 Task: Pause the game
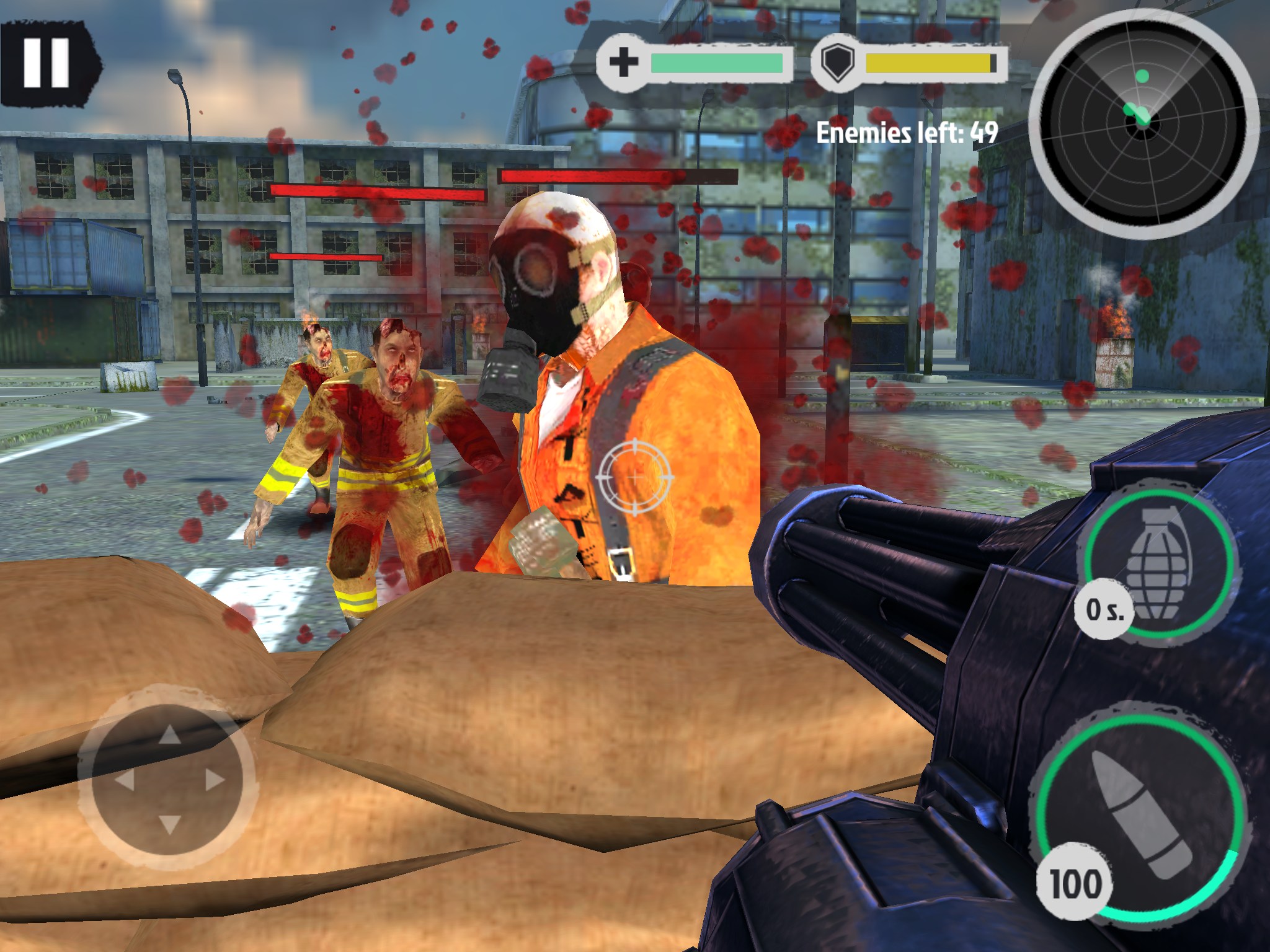pyautogui.click(x=47, y=63)
